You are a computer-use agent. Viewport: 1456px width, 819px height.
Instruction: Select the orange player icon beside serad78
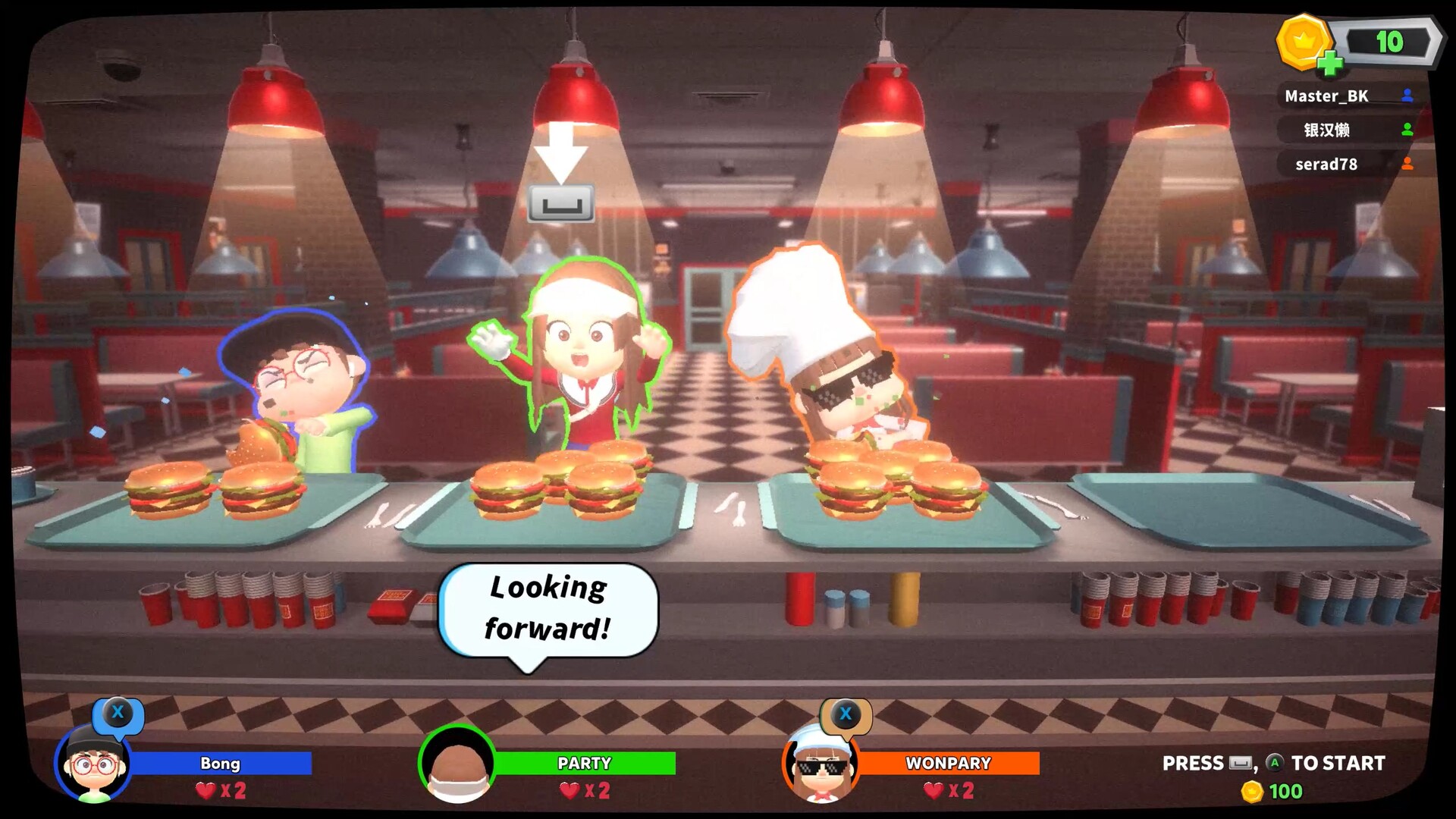(x=1407, y=164)
